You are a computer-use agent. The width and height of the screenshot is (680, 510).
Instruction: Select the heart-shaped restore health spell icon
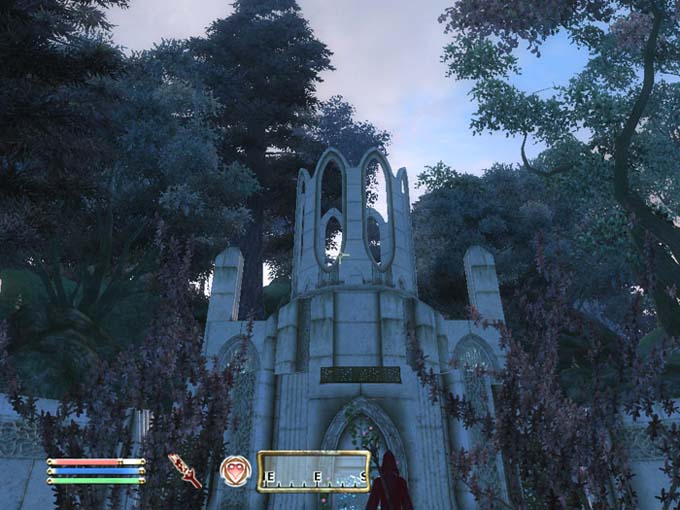[235, 470]
